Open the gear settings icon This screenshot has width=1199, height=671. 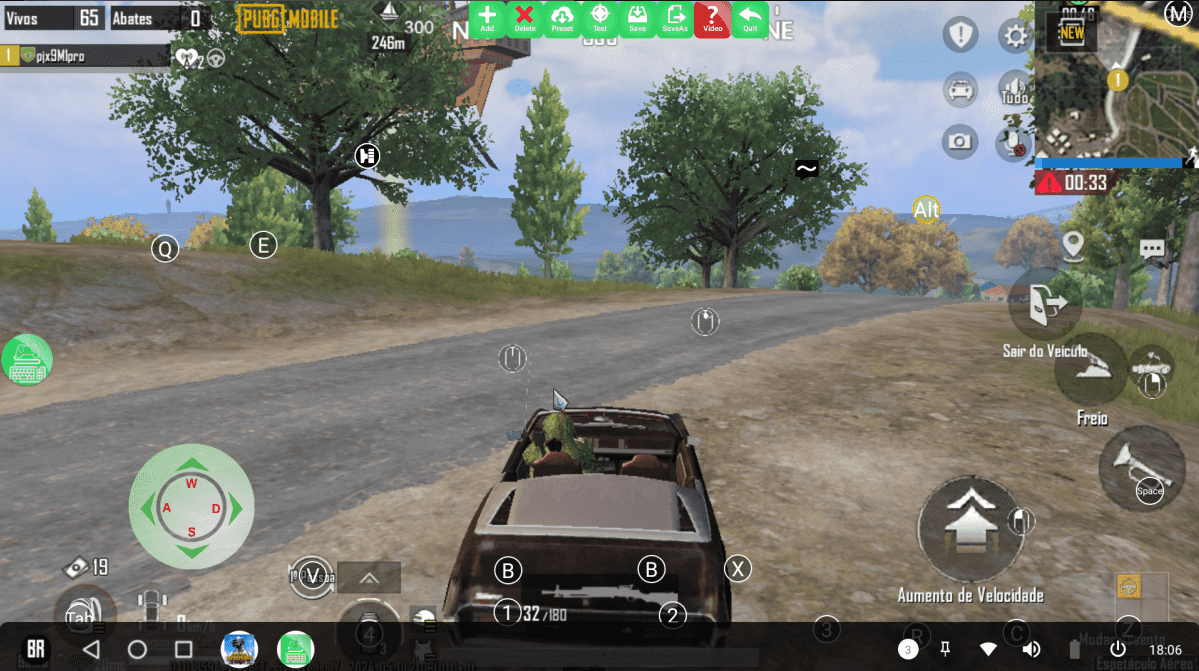point(1016,37)
